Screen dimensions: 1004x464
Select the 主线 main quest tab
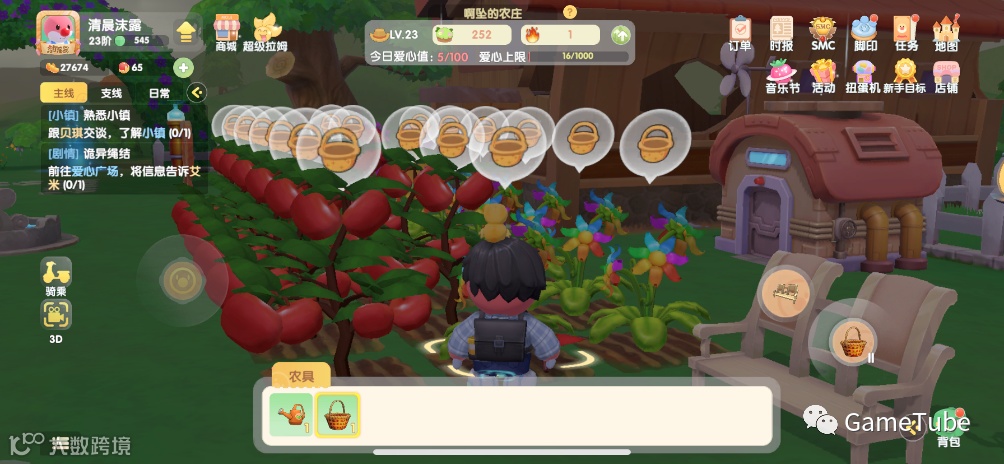click(x=61, y=93)
